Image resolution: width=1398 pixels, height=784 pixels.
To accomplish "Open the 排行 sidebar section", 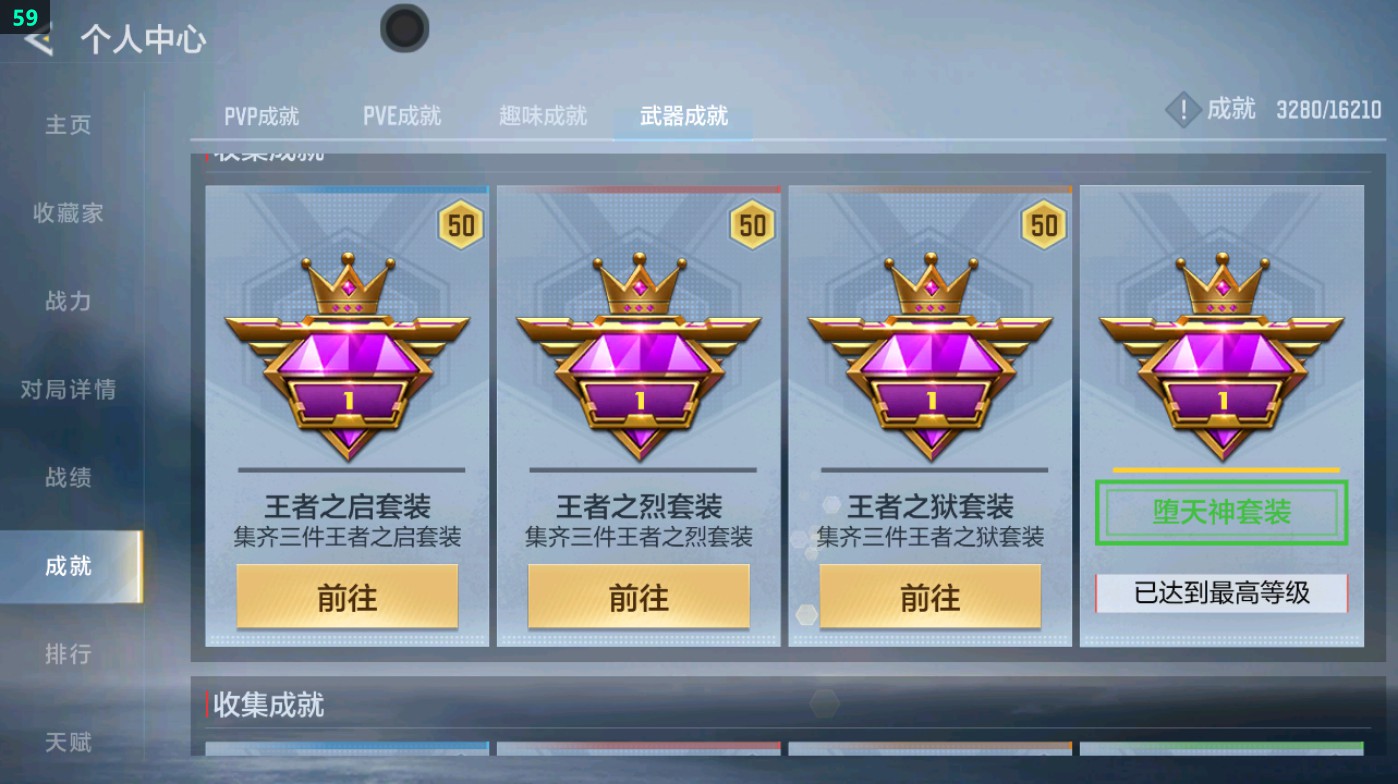I will tap(66, 655).
